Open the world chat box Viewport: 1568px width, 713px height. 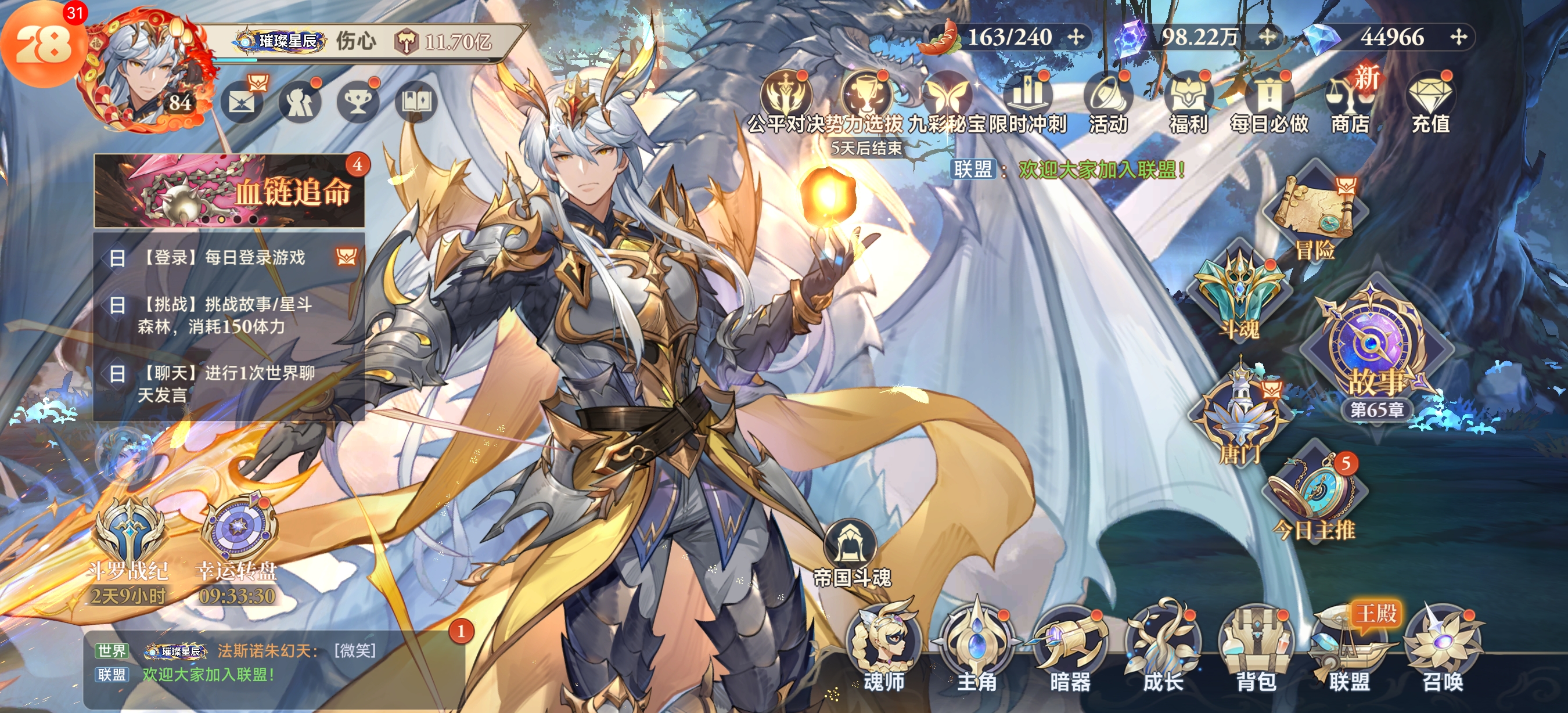click(274, 663)
